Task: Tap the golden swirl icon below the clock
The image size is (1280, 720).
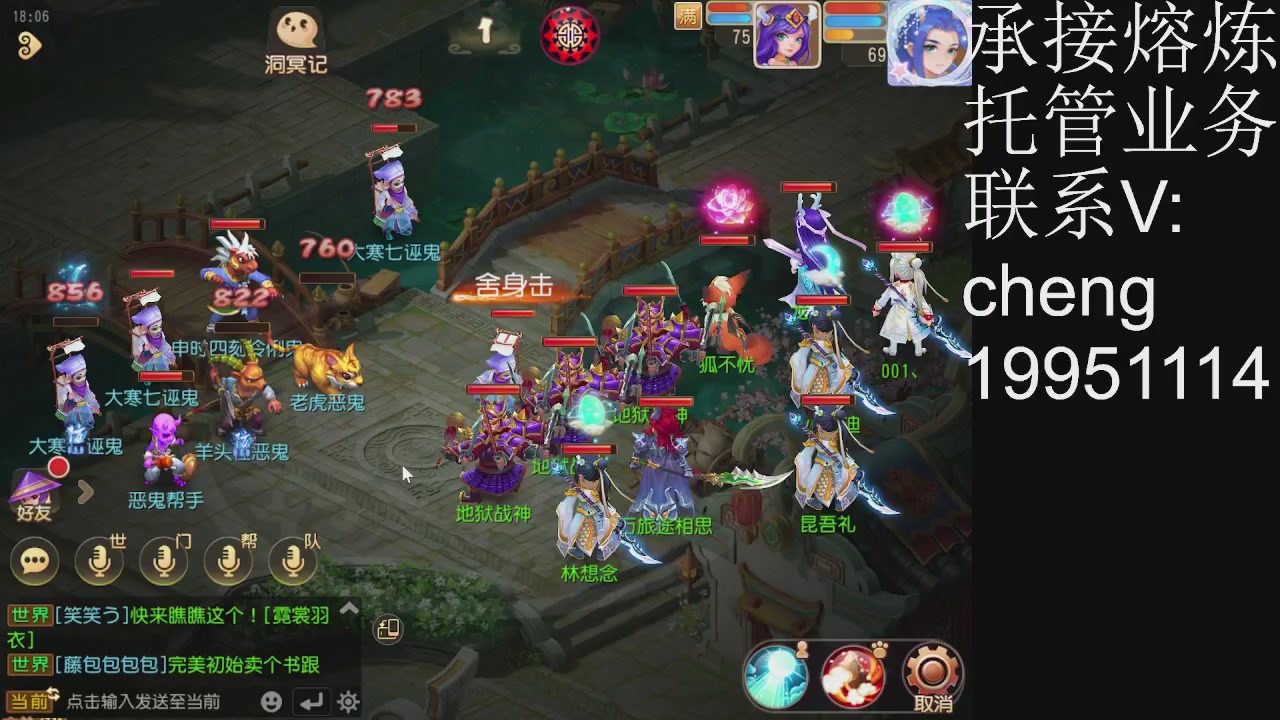Action: pyautogui.click(x=30, y=47)
